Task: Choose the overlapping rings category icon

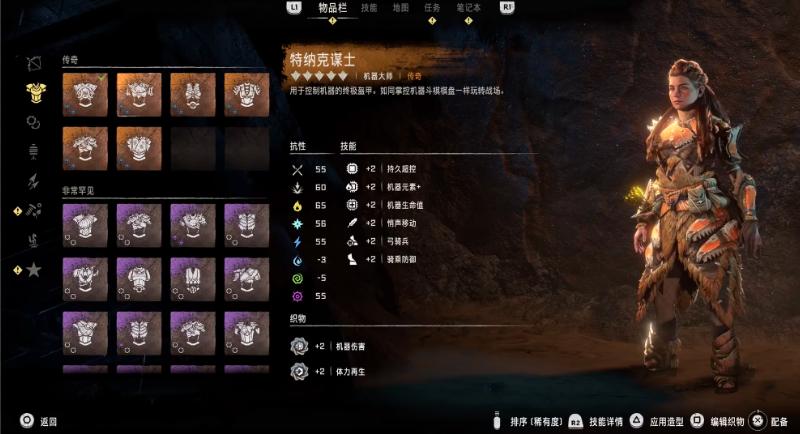Action: point(33,121)
